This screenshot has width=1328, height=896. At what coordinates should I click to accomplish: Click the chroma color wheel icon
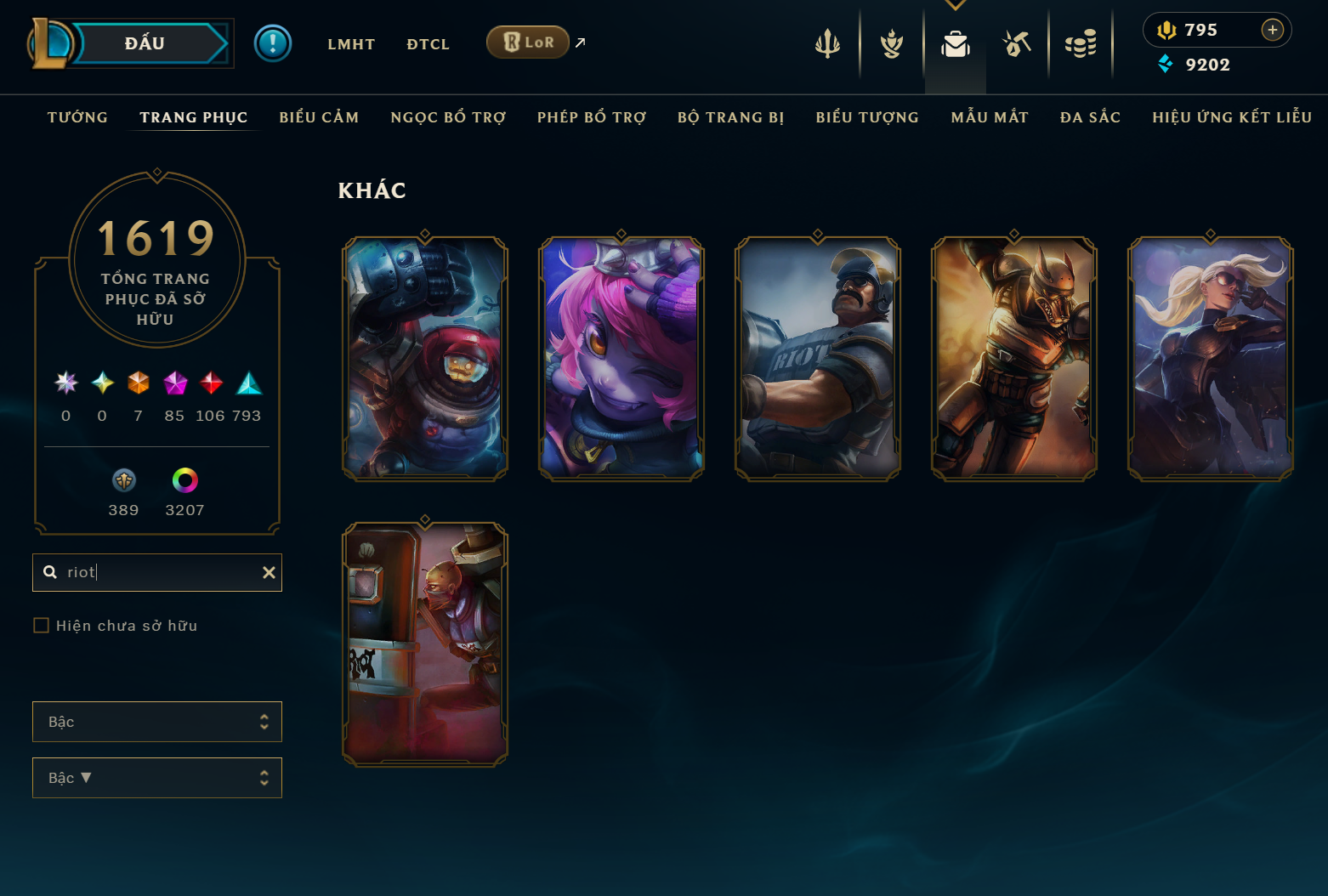[x=184, y=480]
